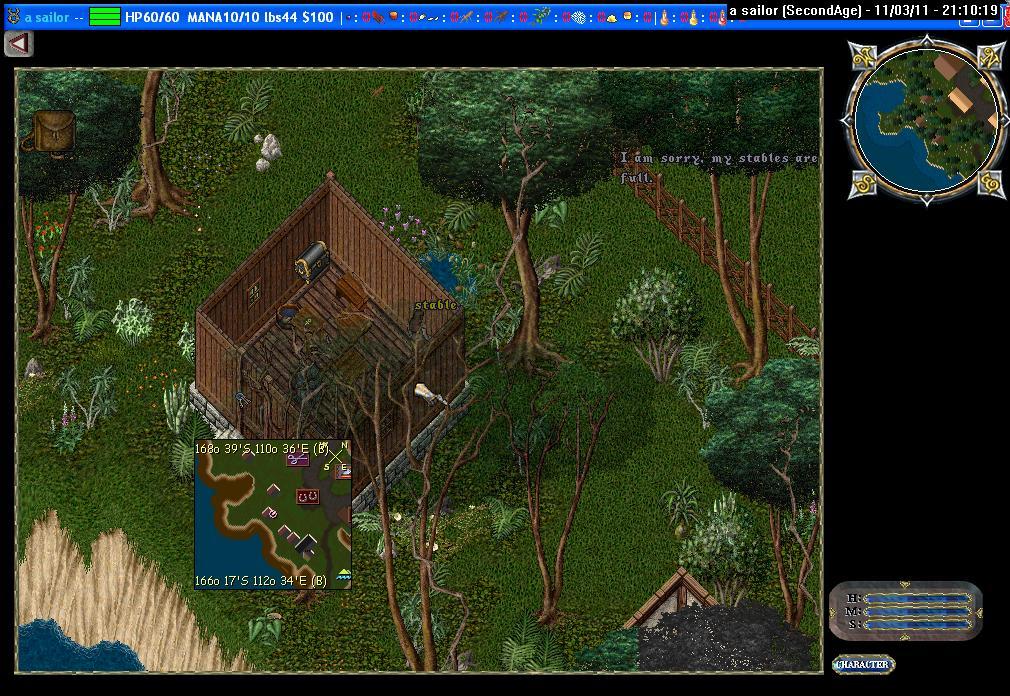The image size is (1010, 696).
Task: Open the Character button
Action: click(x=863, y=664)
